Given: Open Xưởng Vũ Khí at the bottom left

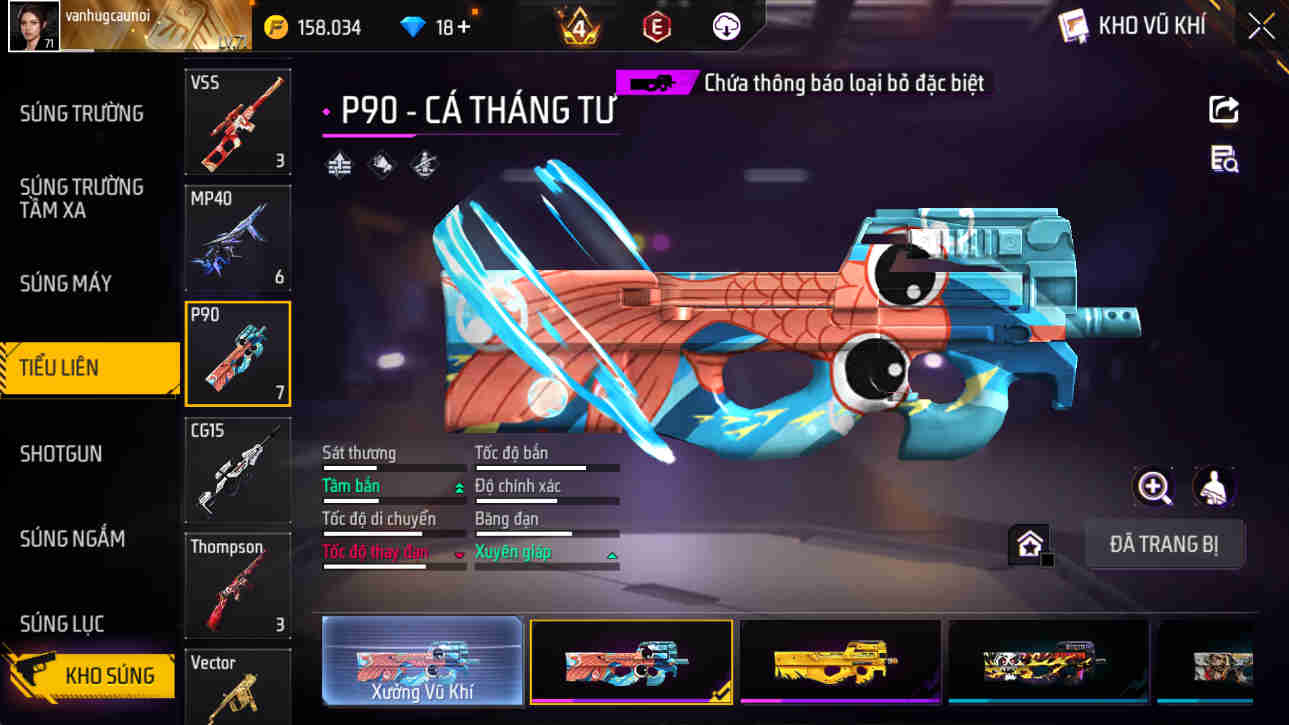Looking at the screenshot, I should [x=422, y=662].
